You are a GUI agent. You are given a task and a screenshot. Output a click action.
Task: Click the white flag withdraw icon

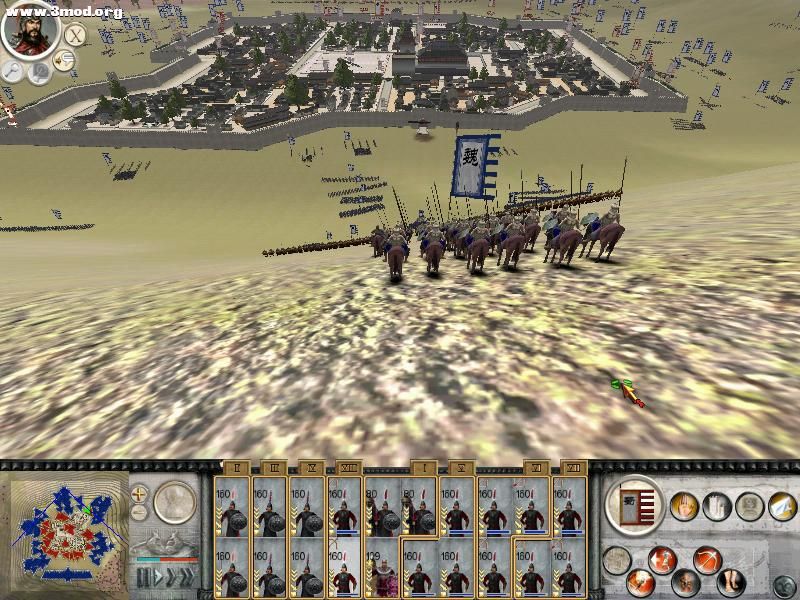click(780, 507)
